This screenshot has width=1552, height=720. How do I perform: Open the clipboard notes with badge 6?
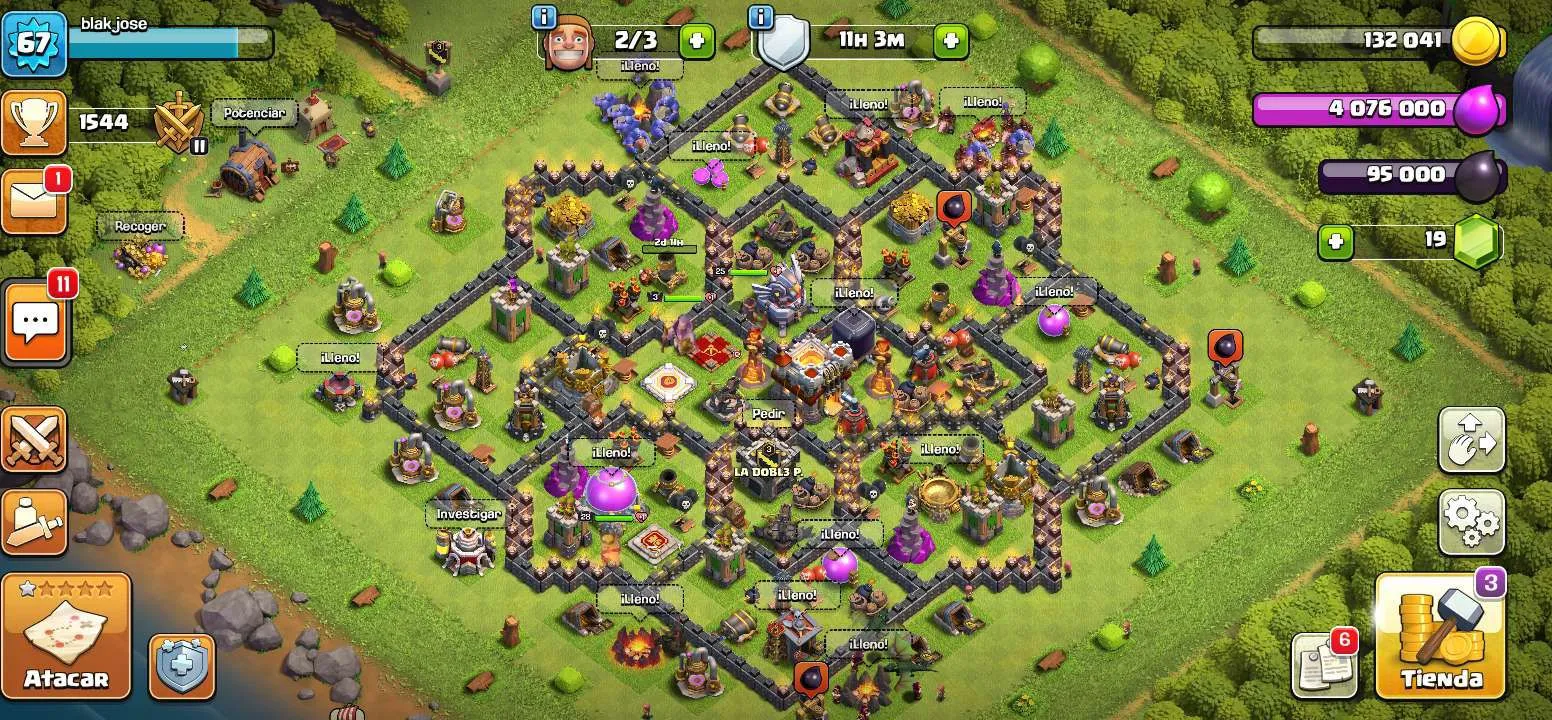coord(1324,665)
